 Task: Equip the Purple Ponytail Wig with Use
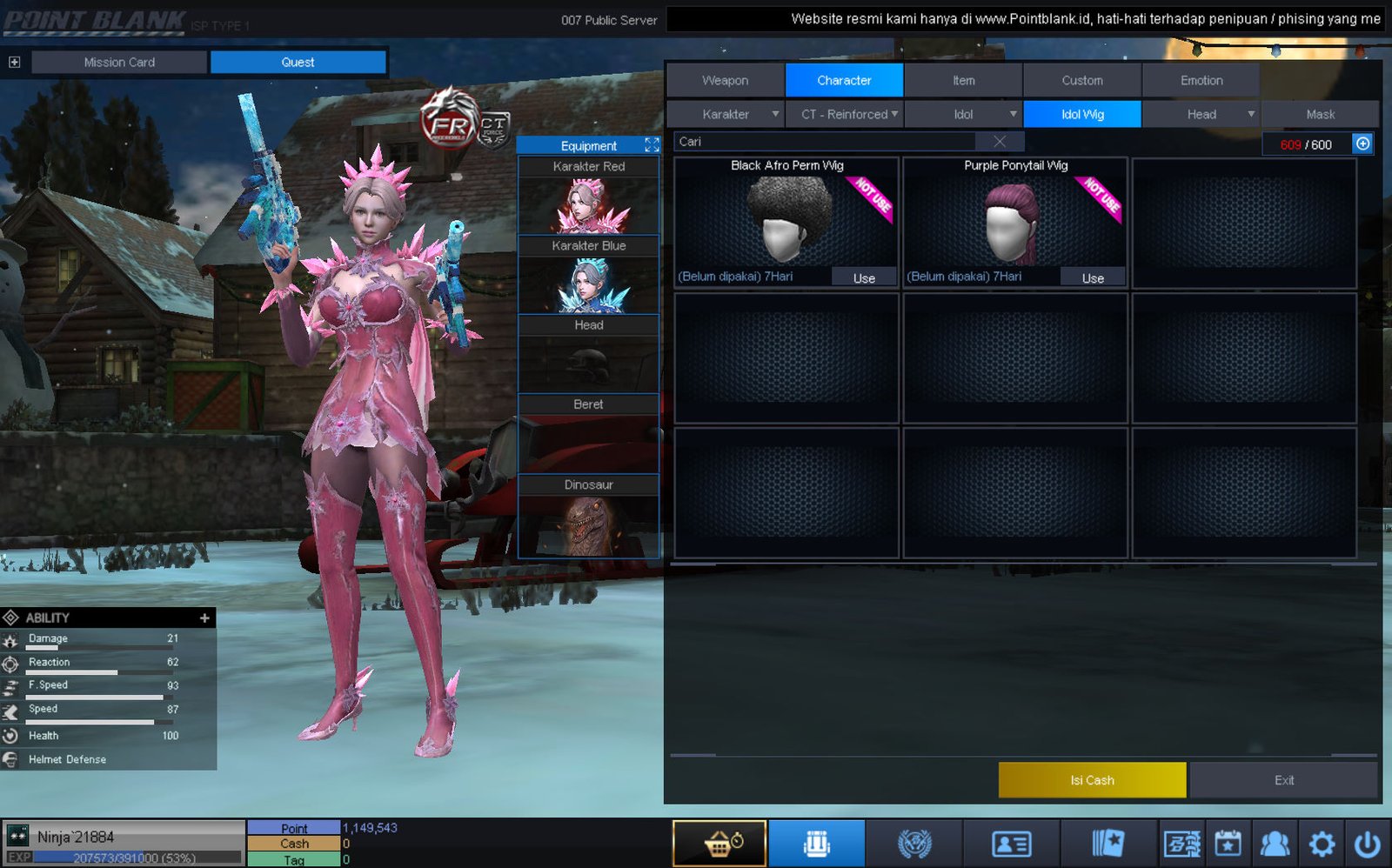pos(1093,277)
